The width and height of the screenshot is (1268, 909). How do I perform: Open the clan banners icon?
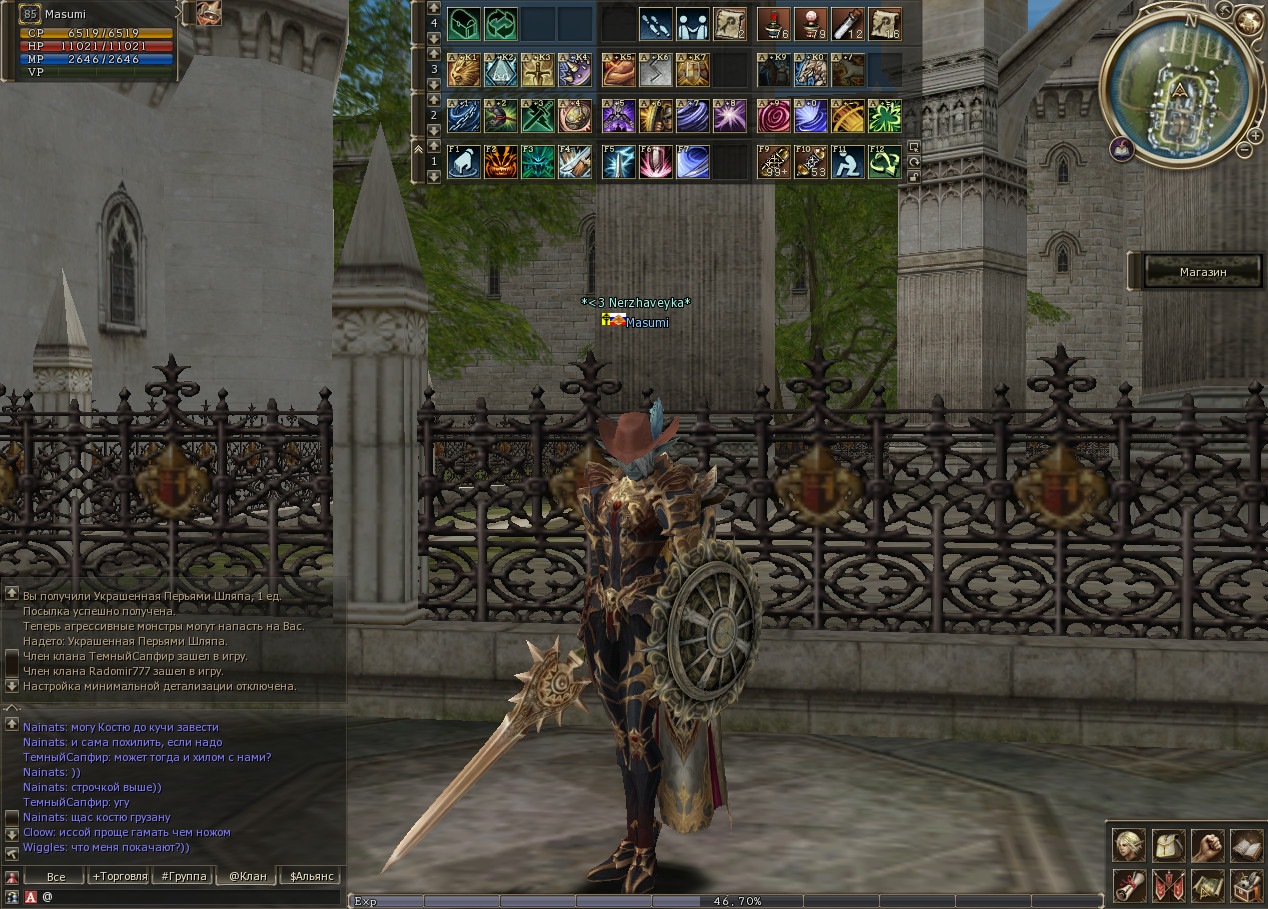click(1168, 885)
